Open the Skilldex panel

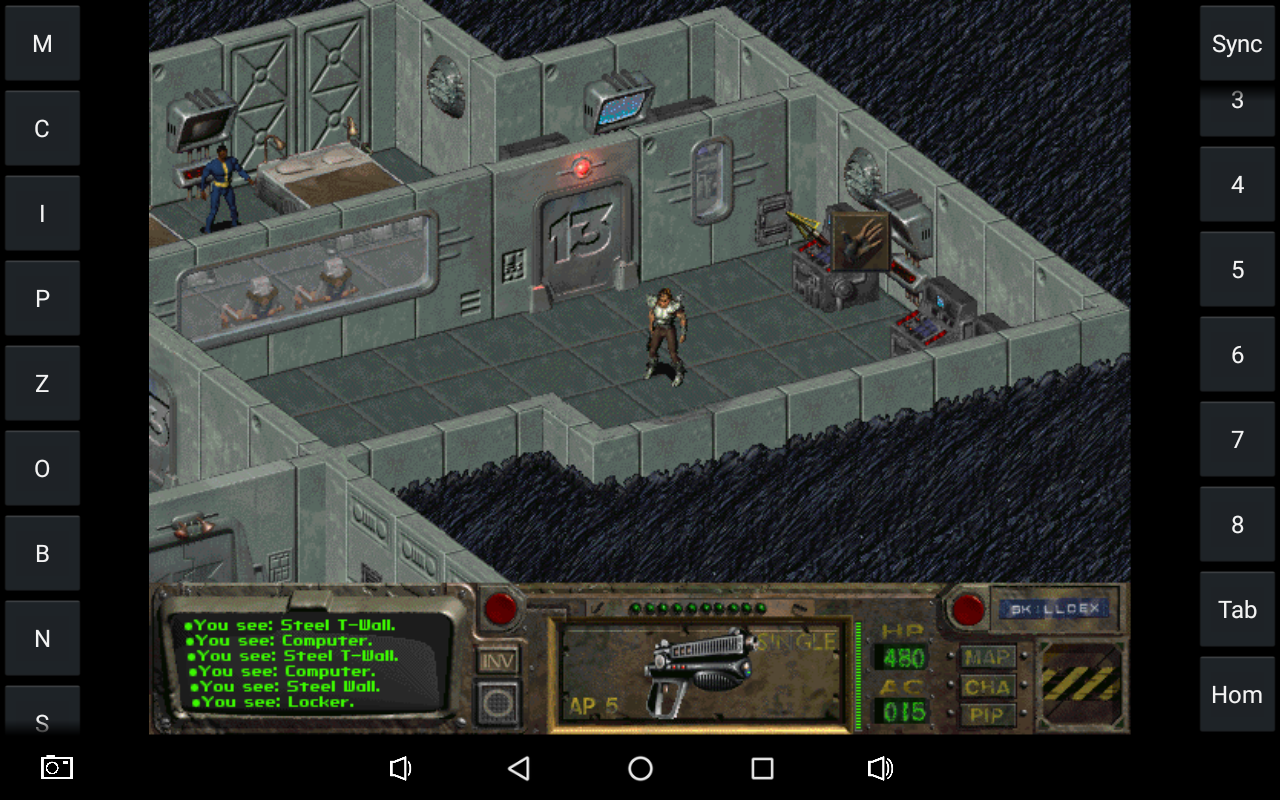1054,608
